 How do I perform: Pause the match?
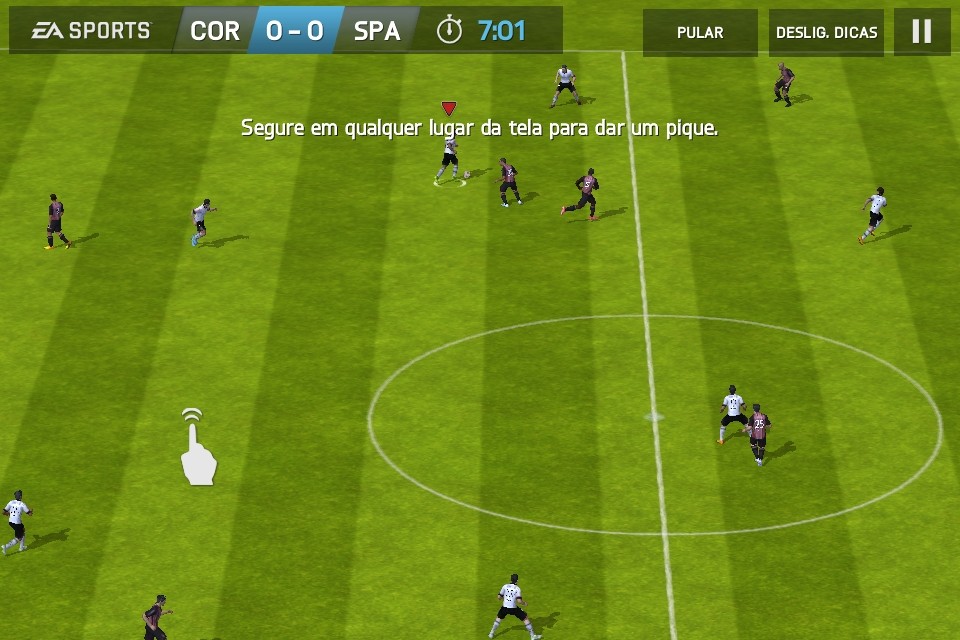[922, 32]
